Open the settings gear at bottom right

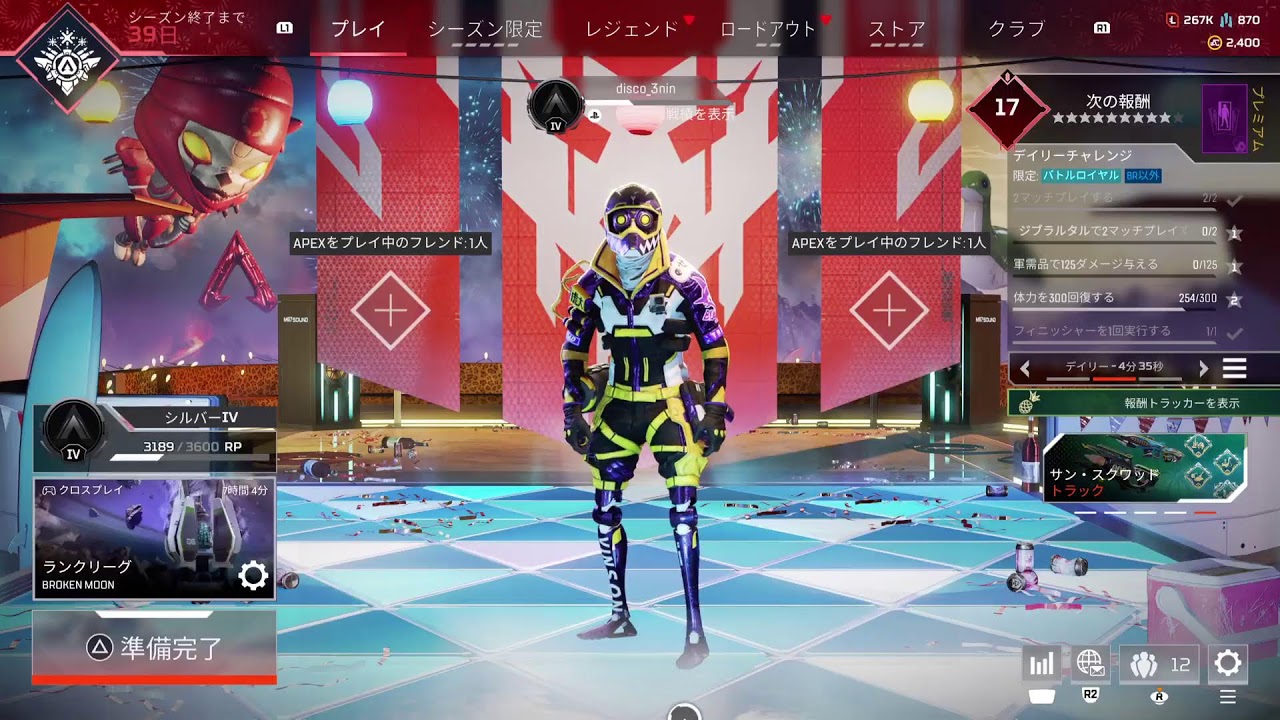click(x=1227, y=662)
